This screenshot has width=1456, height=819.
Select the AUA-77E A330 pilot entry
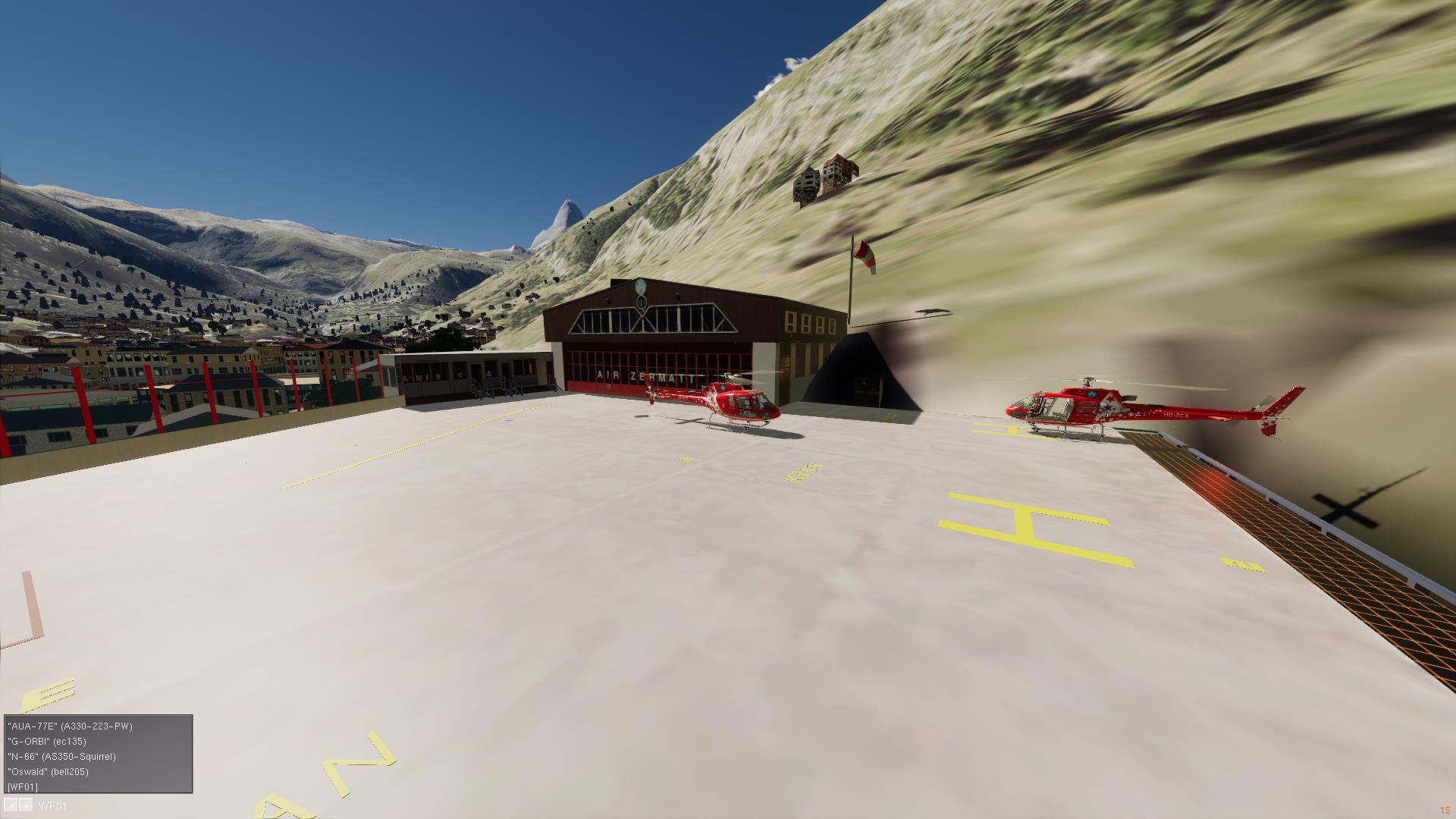click(70, 726)
